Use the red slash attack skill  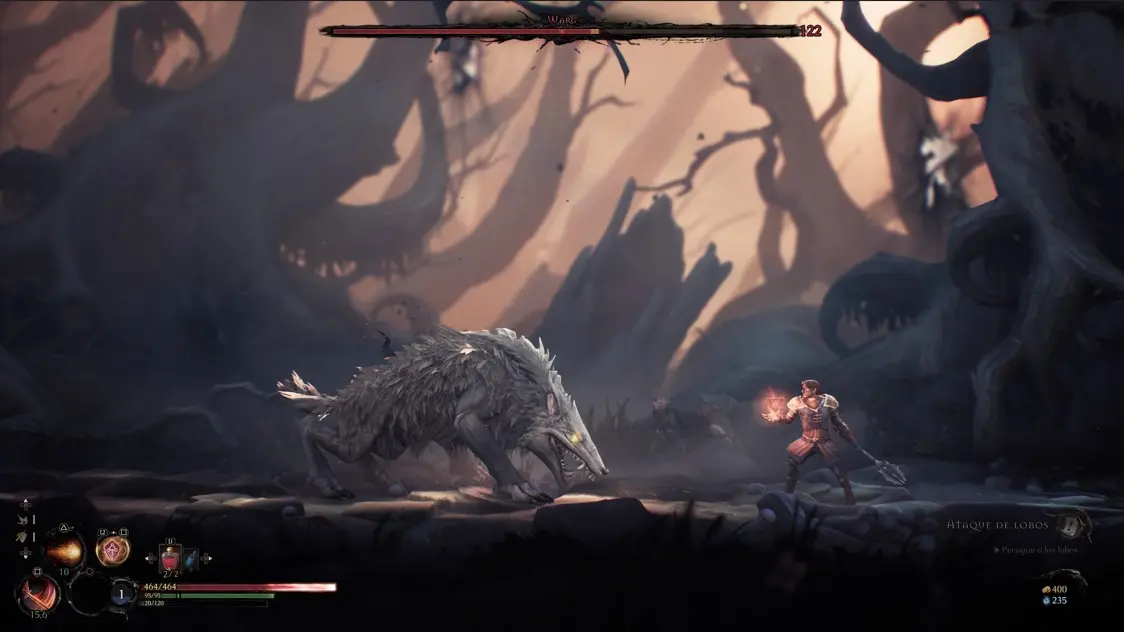[x=39, y=592]
